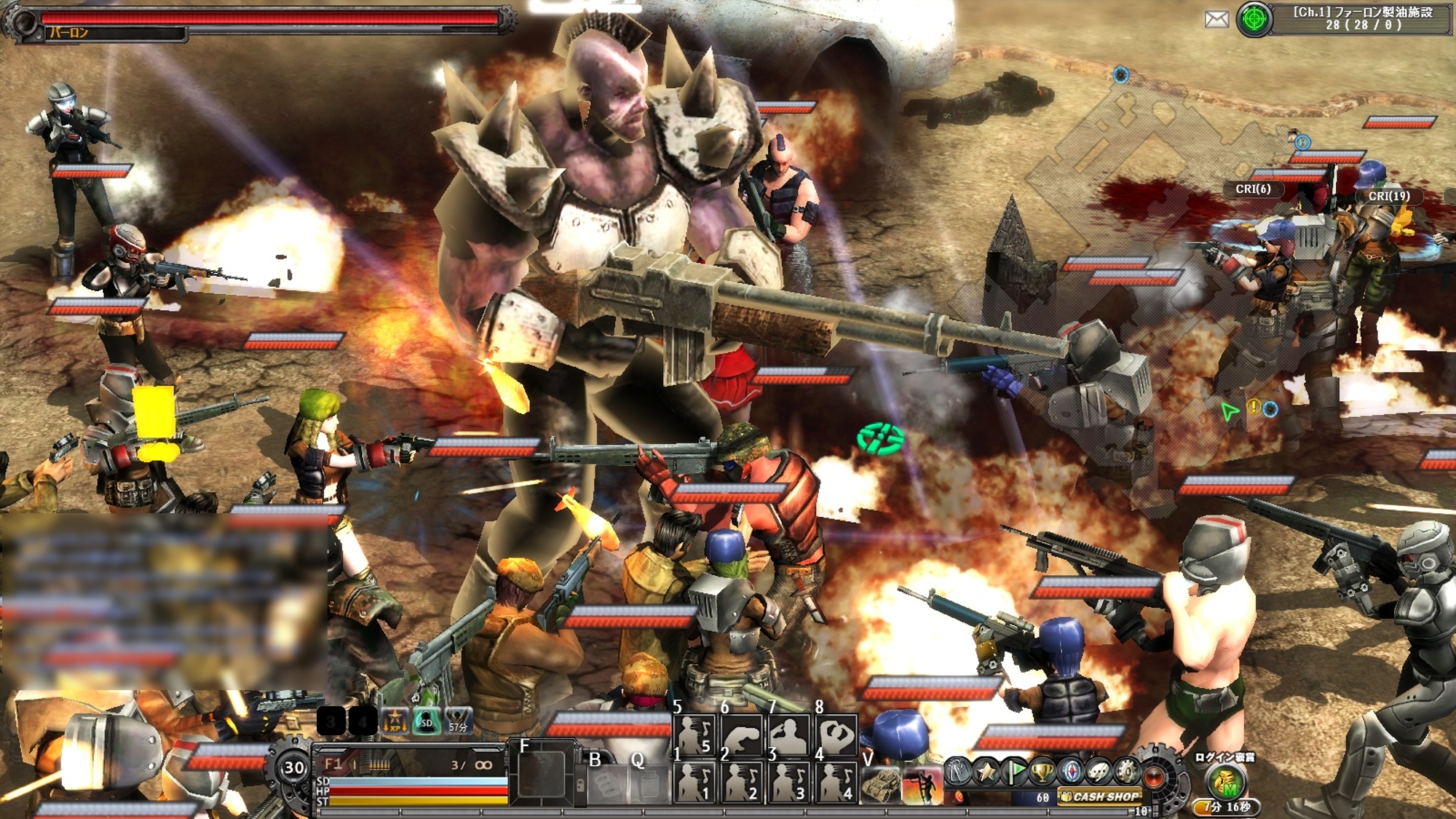The height and width of the screenshot is (819, 1456).
Task: Click the red orb button
Action: [1155, 776]
